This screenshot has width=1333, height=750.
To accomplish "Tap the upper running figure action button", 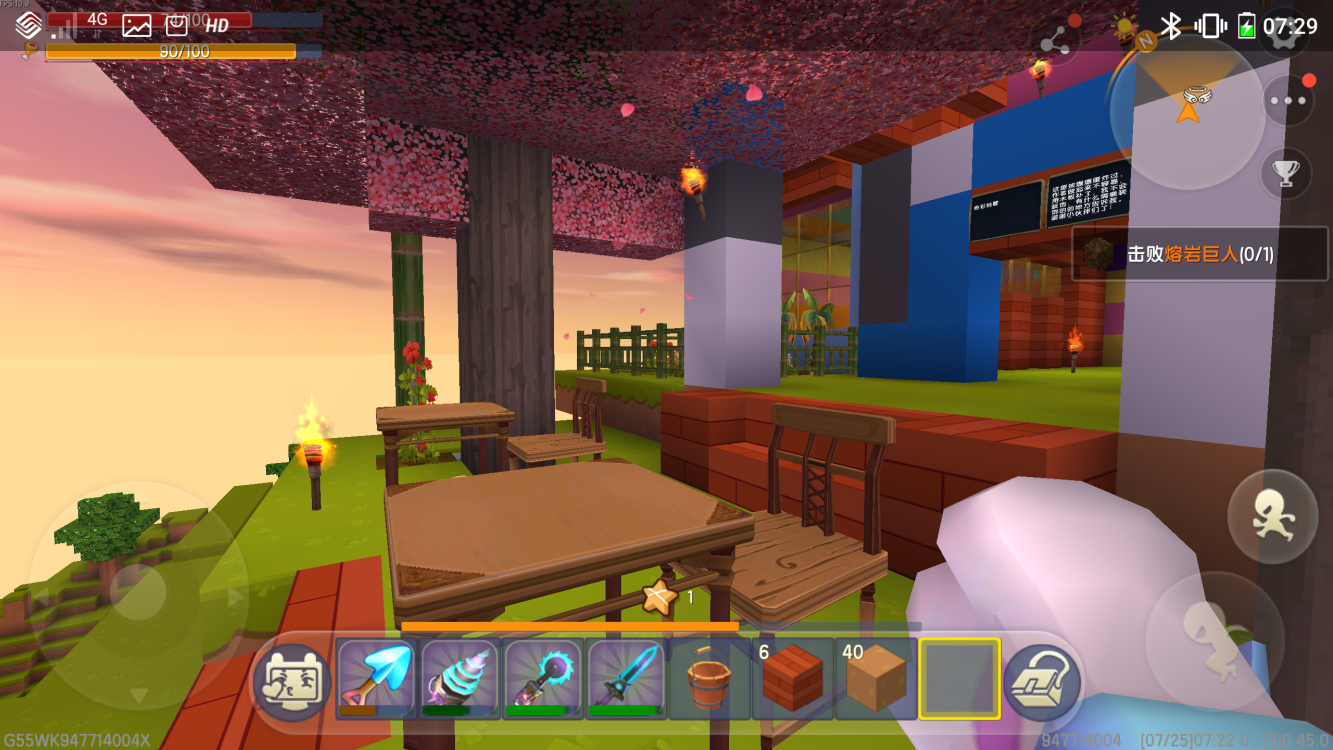I will (x=1272, y=516).
